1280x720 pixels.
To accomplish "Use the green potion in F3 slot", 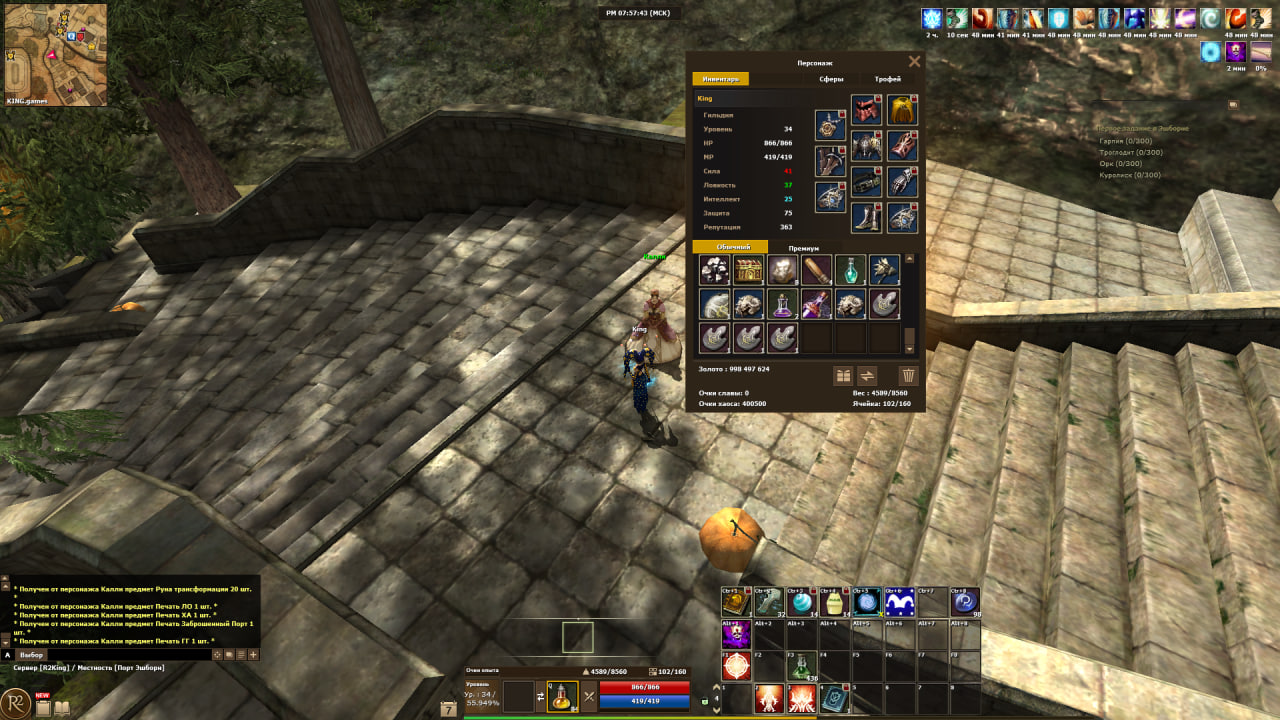I will (x=801, y=666).
